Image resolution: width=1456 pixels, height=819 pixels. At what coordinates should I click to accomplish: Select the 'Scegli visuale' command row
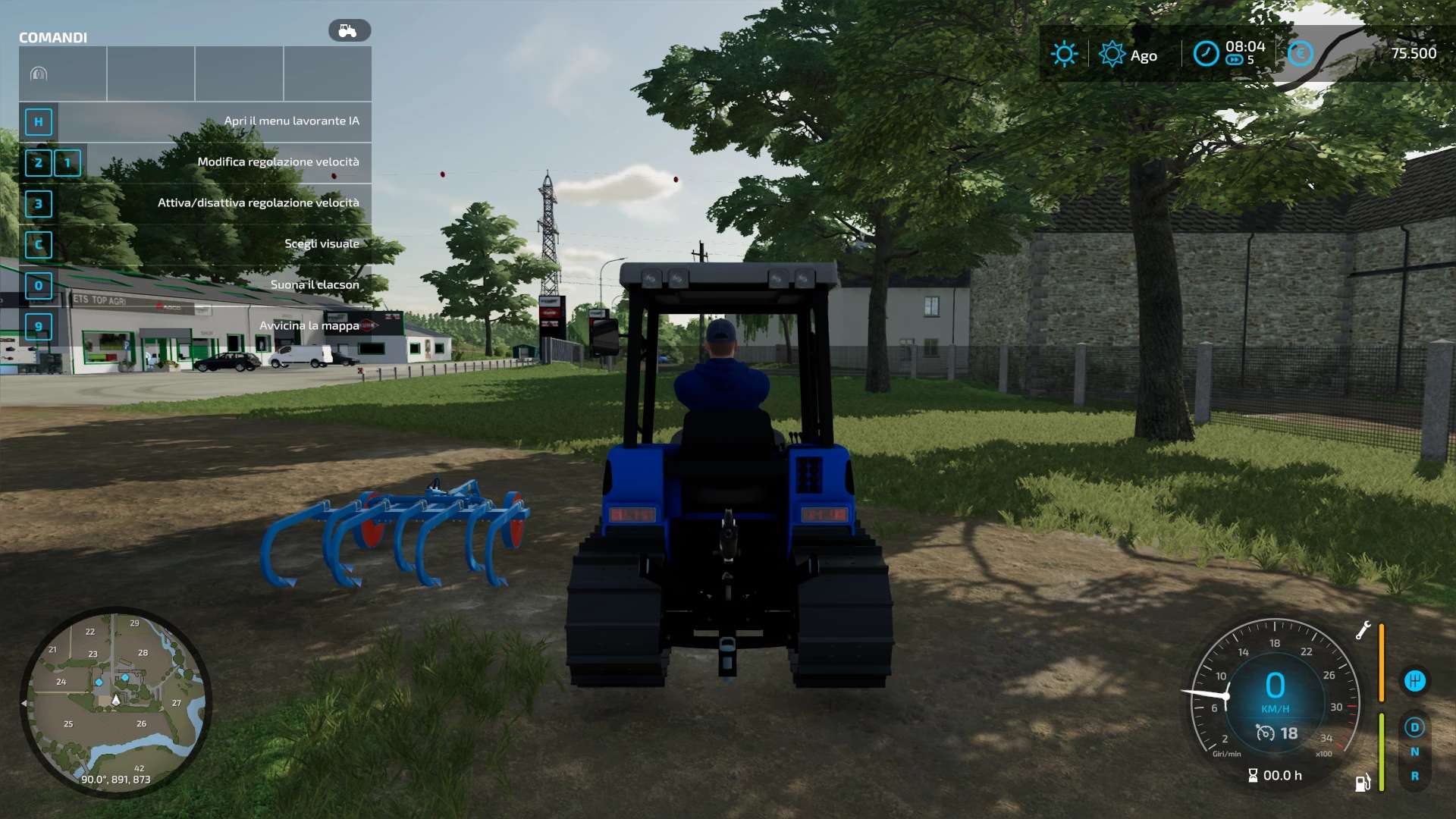point(195,244)
